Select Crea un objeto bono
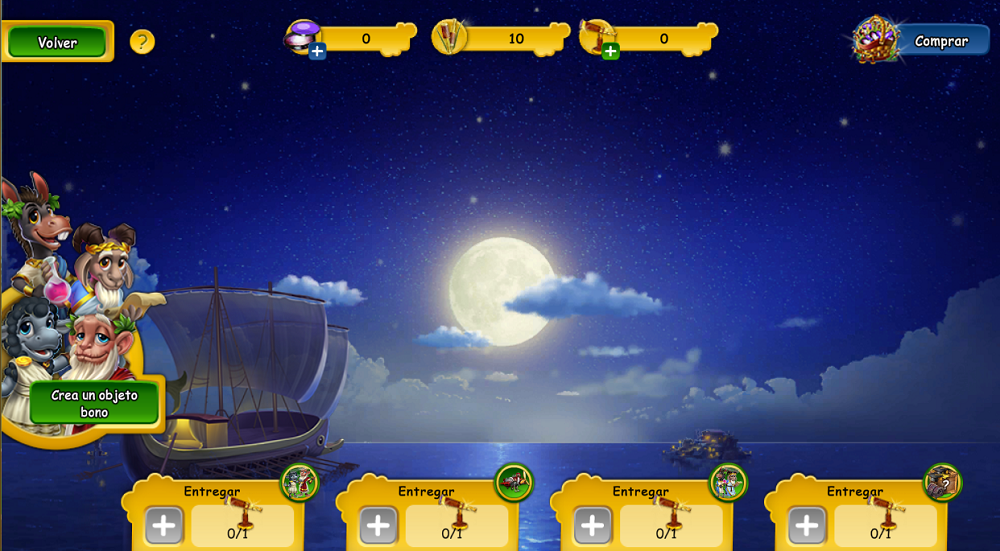 tap(94, 403)
